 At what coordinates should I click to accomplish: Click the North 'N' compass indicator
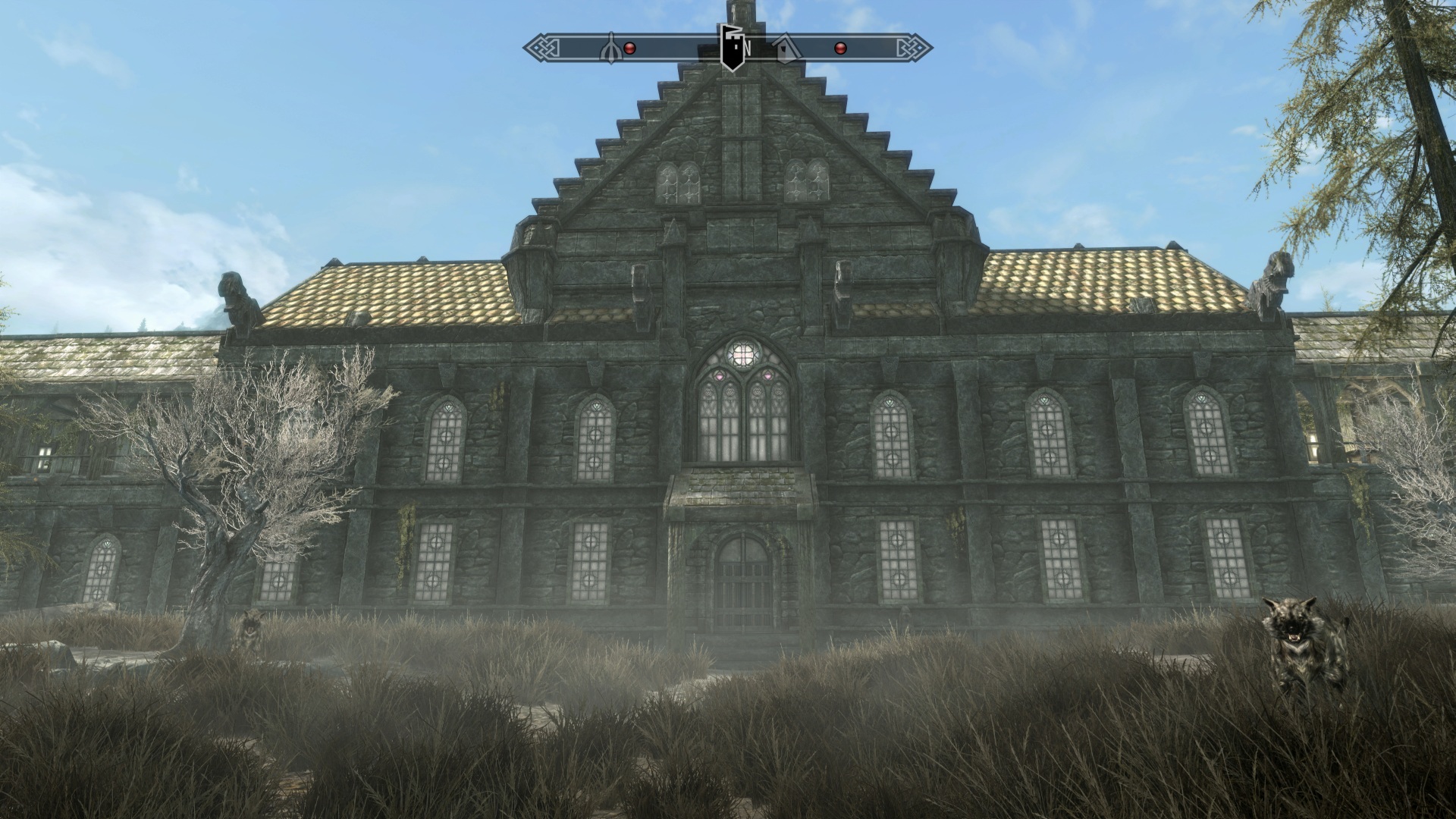pos(748,49)
